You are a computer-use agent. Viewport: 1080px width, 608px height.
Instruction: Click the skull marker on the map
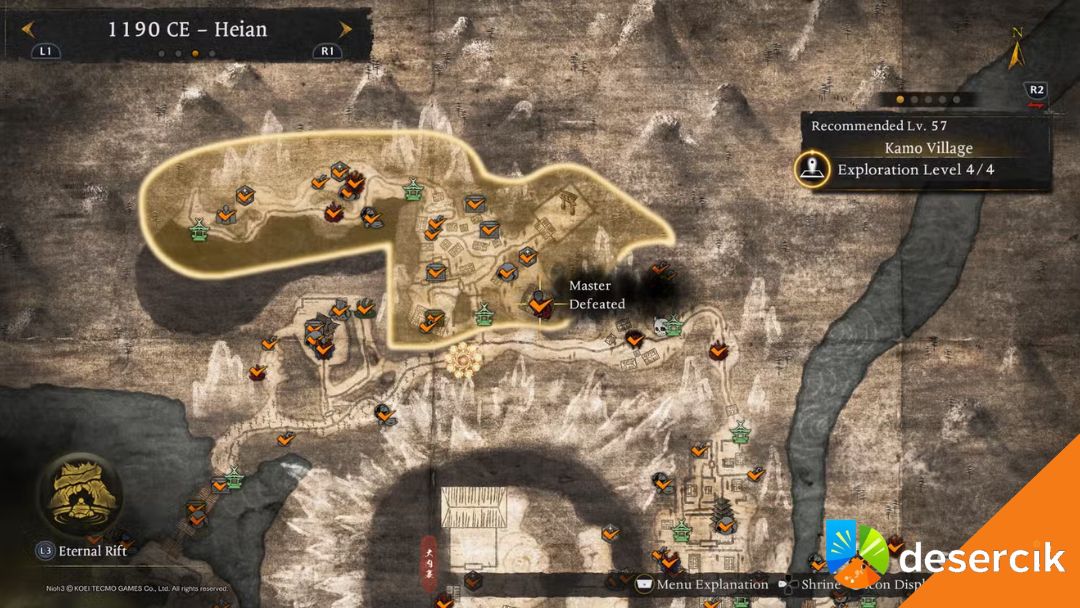pyautogui.click(x=660, y=327)
